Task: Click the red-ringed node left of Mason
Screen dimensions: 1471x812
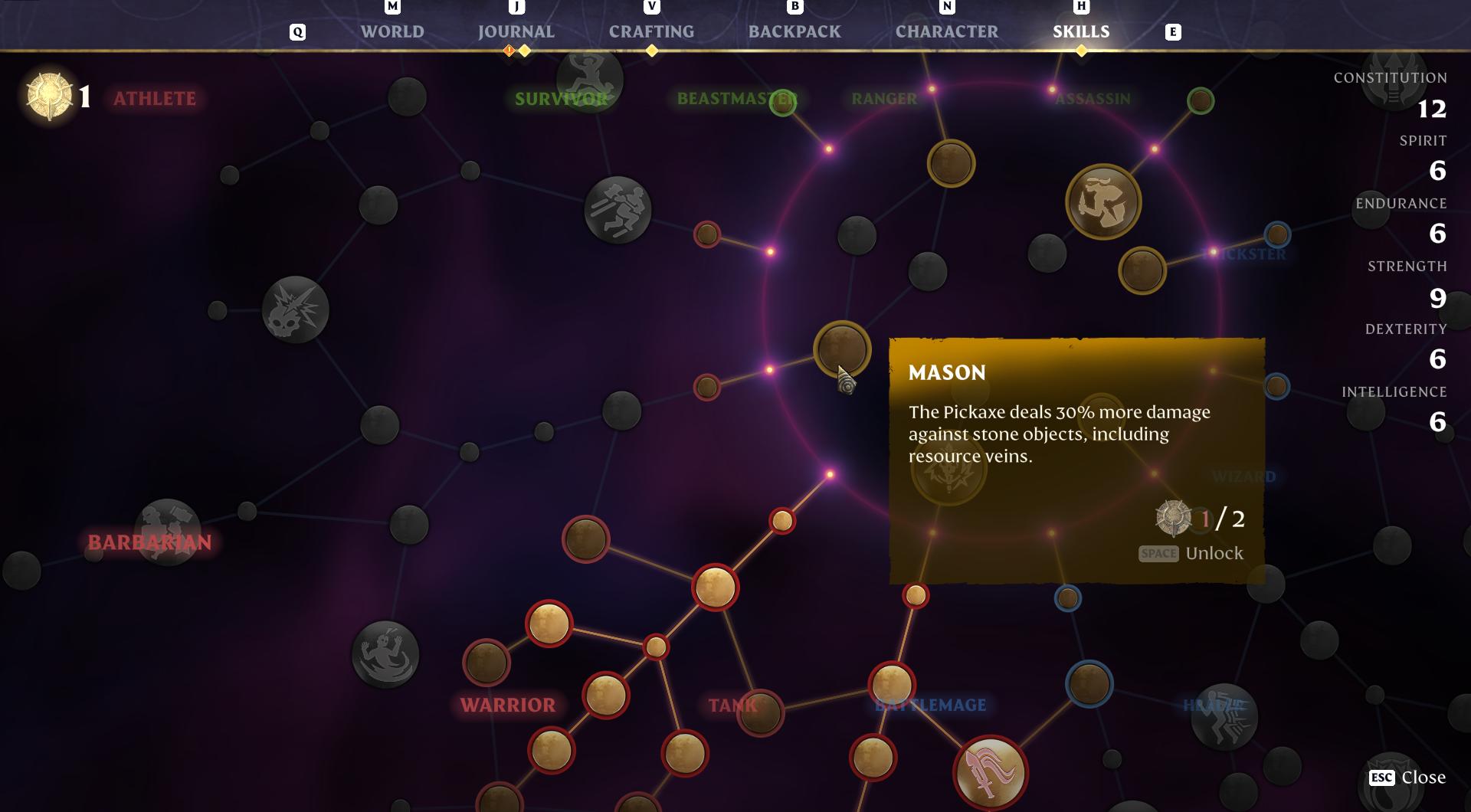Action: [707, 388]
